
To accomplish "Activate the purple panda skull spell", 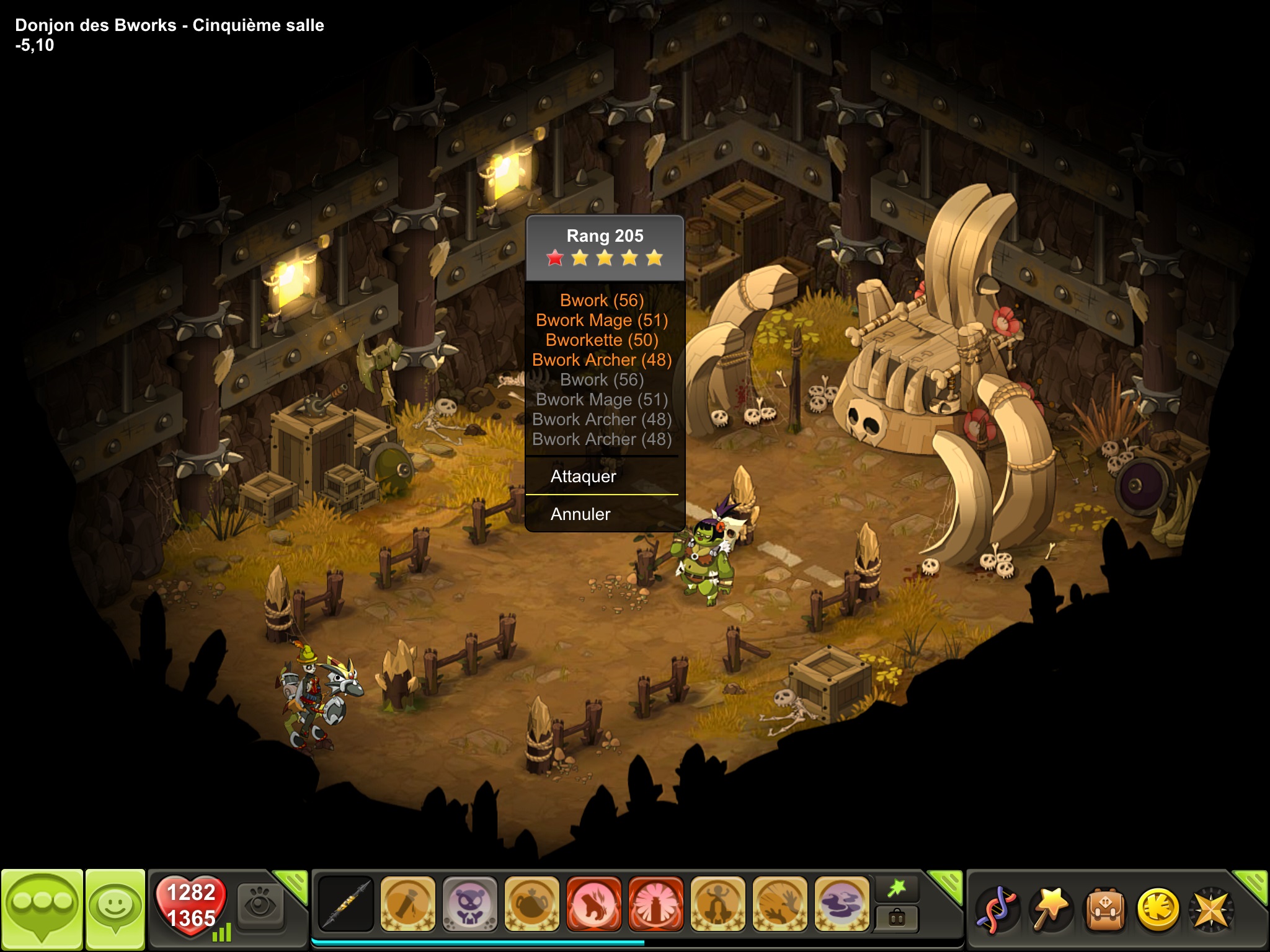I will click(x=469, y=904).
